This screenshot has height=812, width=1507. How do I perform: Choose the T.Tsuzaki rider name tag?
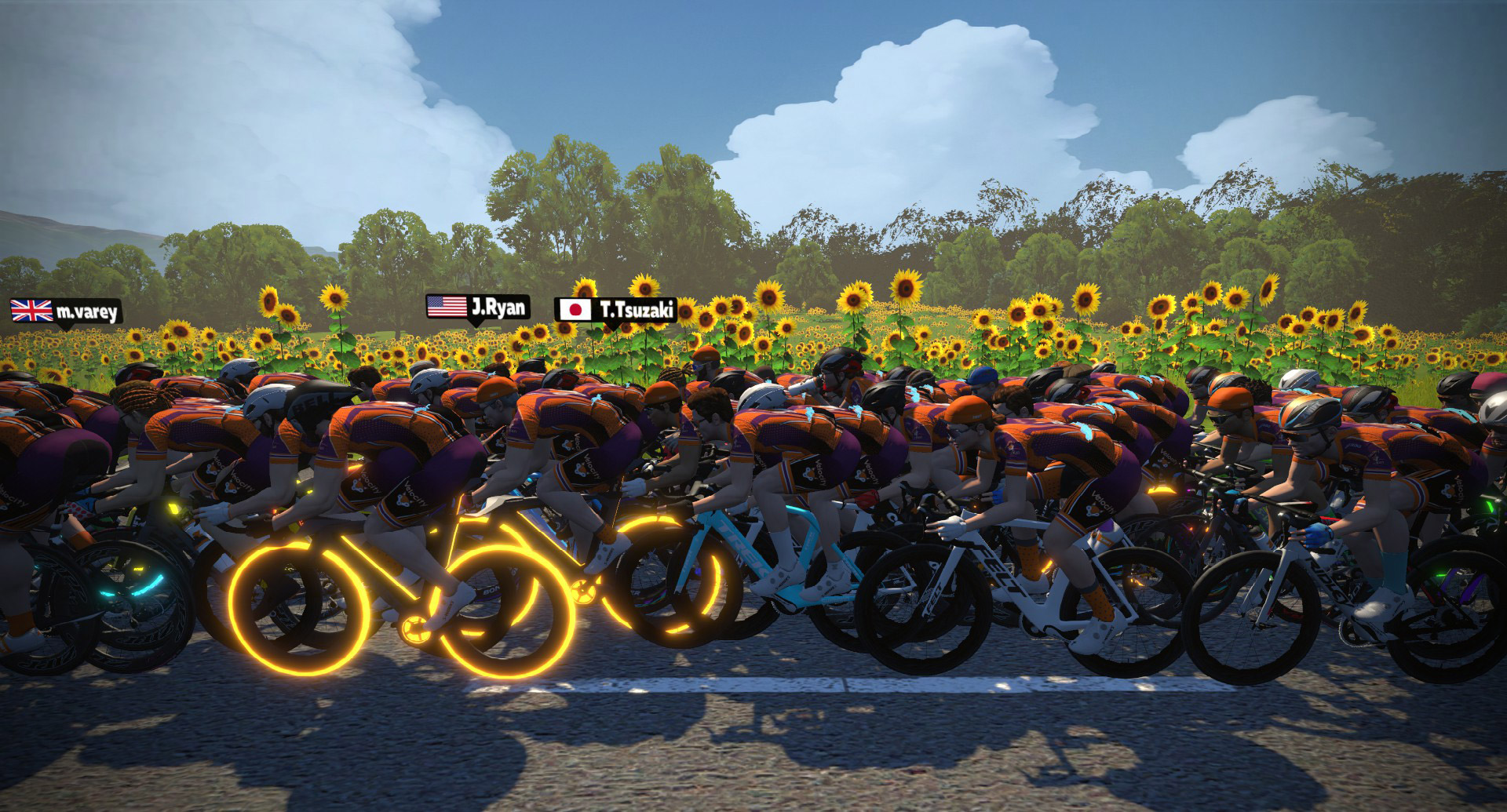tap(615, 310)
